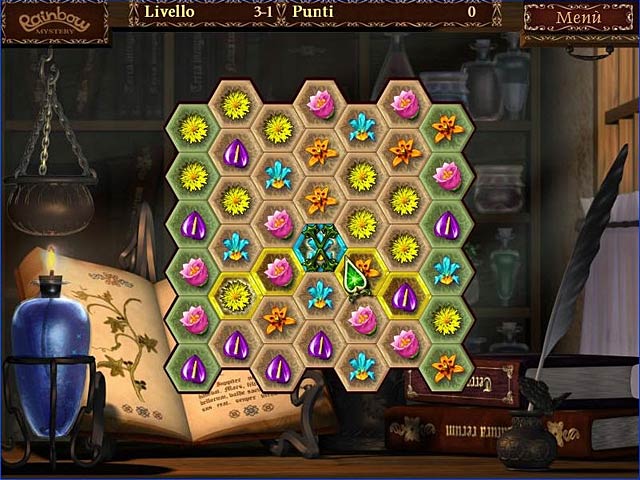
Task: Choose the gold-highlighted yellow dandelion tile
Action: click(x=236, y=295)
